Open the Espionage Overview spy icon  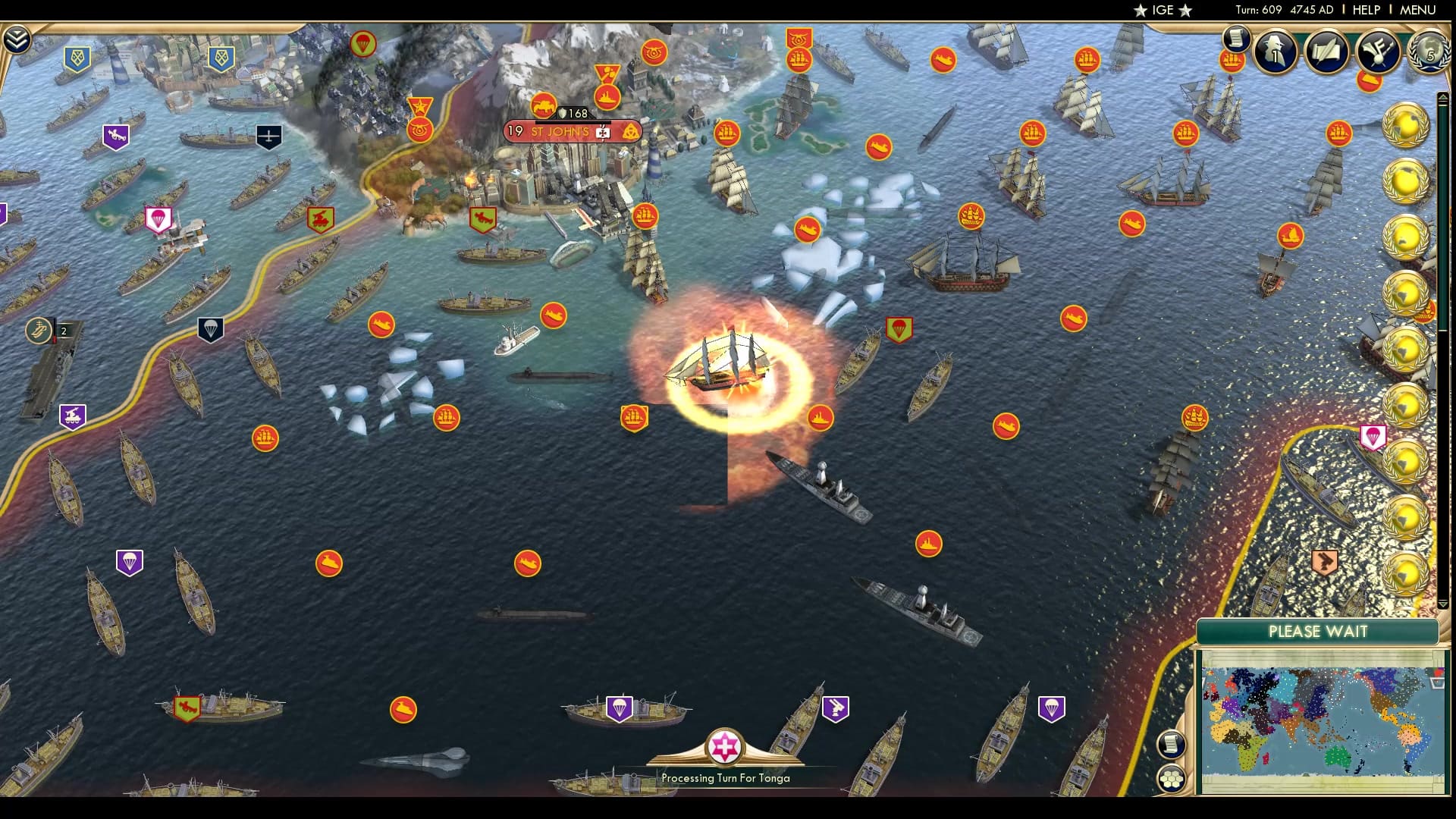point(1277,52)
